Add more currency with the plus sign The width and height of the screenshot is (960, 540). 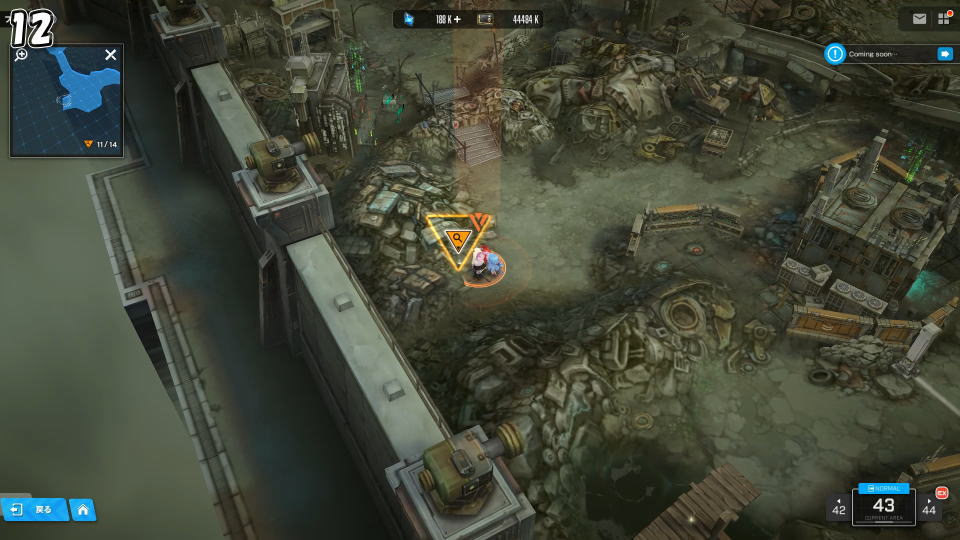pos(458,19)
